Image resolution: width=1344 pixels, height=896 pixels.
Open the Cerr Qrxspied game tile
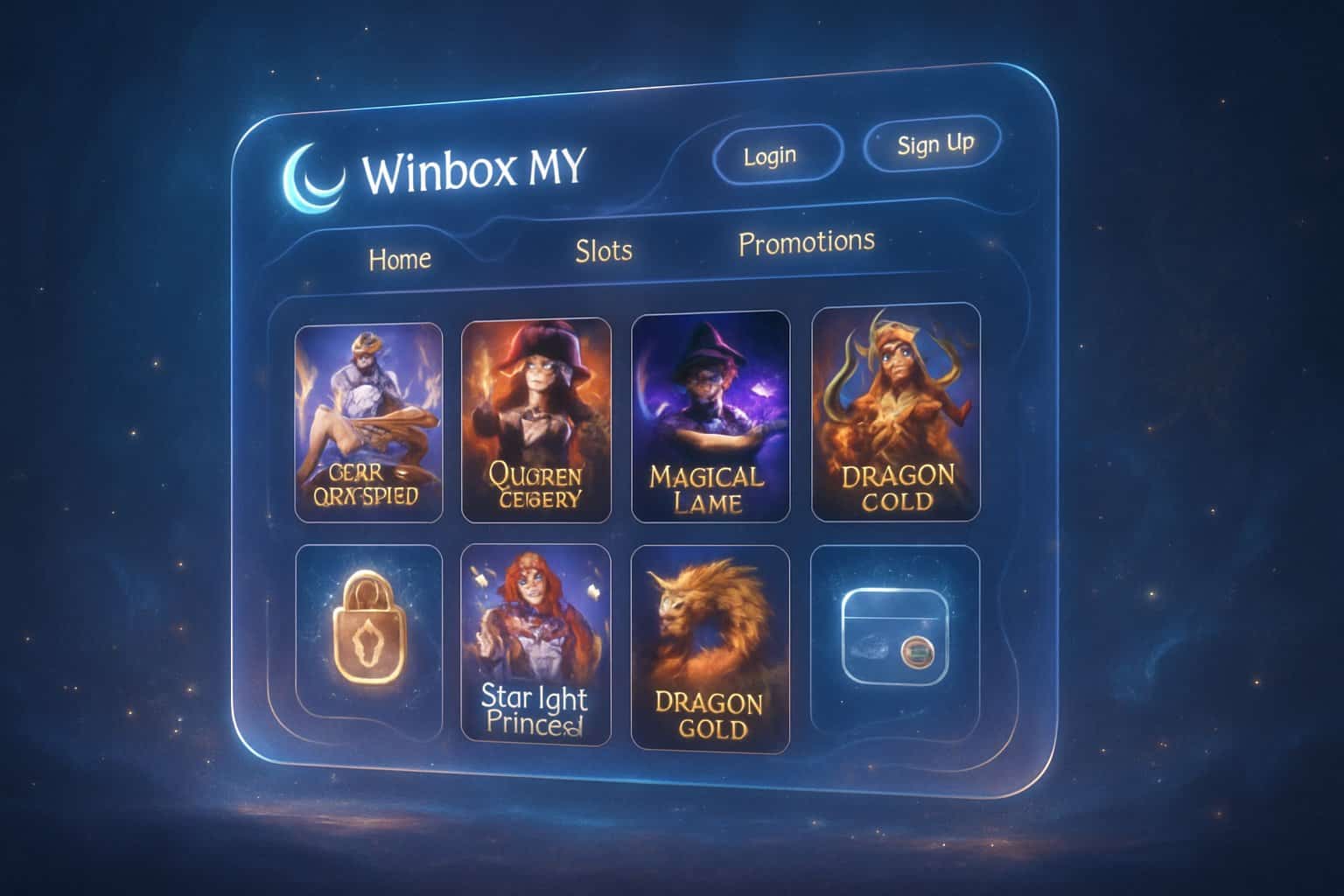click(368, 423)
